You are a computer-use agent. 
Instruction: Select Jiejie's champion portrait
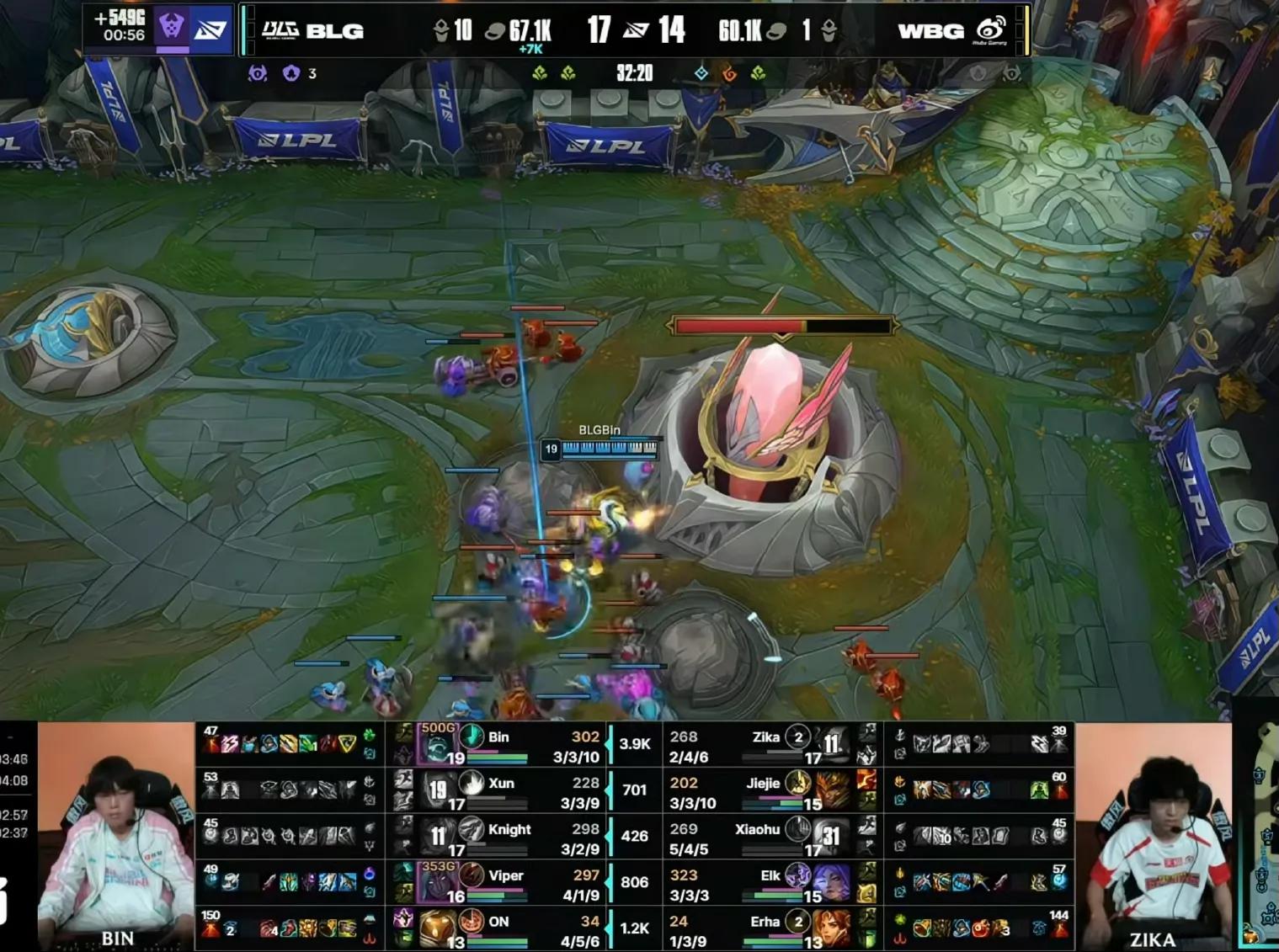point(832,791)
